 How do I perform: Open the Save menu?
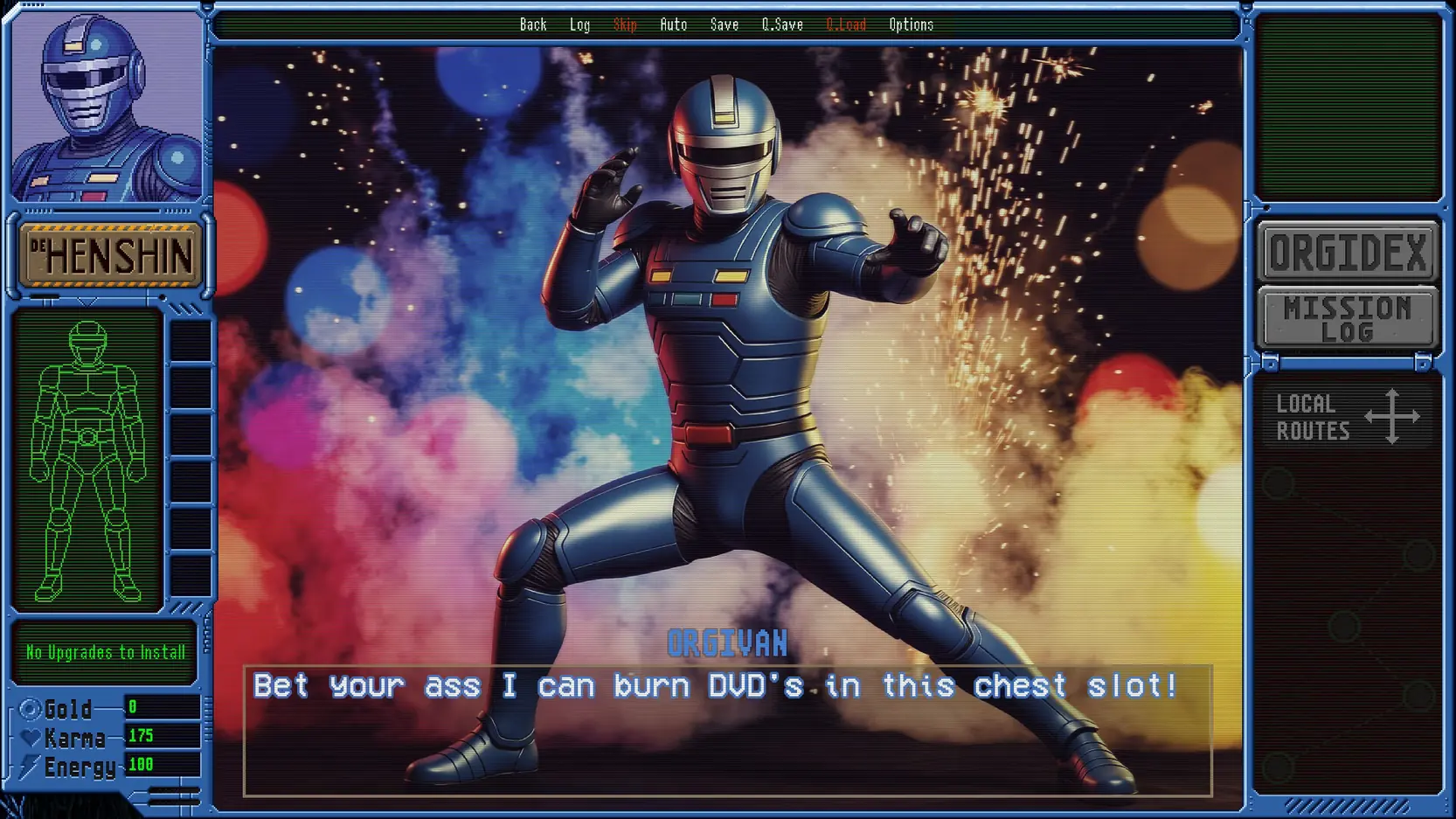[x=724, y=24]
